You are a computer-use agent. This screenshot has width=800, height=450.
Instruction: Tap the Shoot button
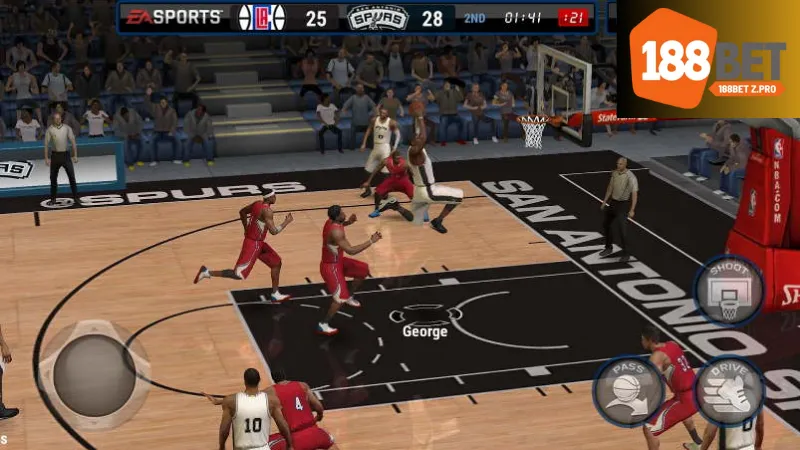(729, 290)
